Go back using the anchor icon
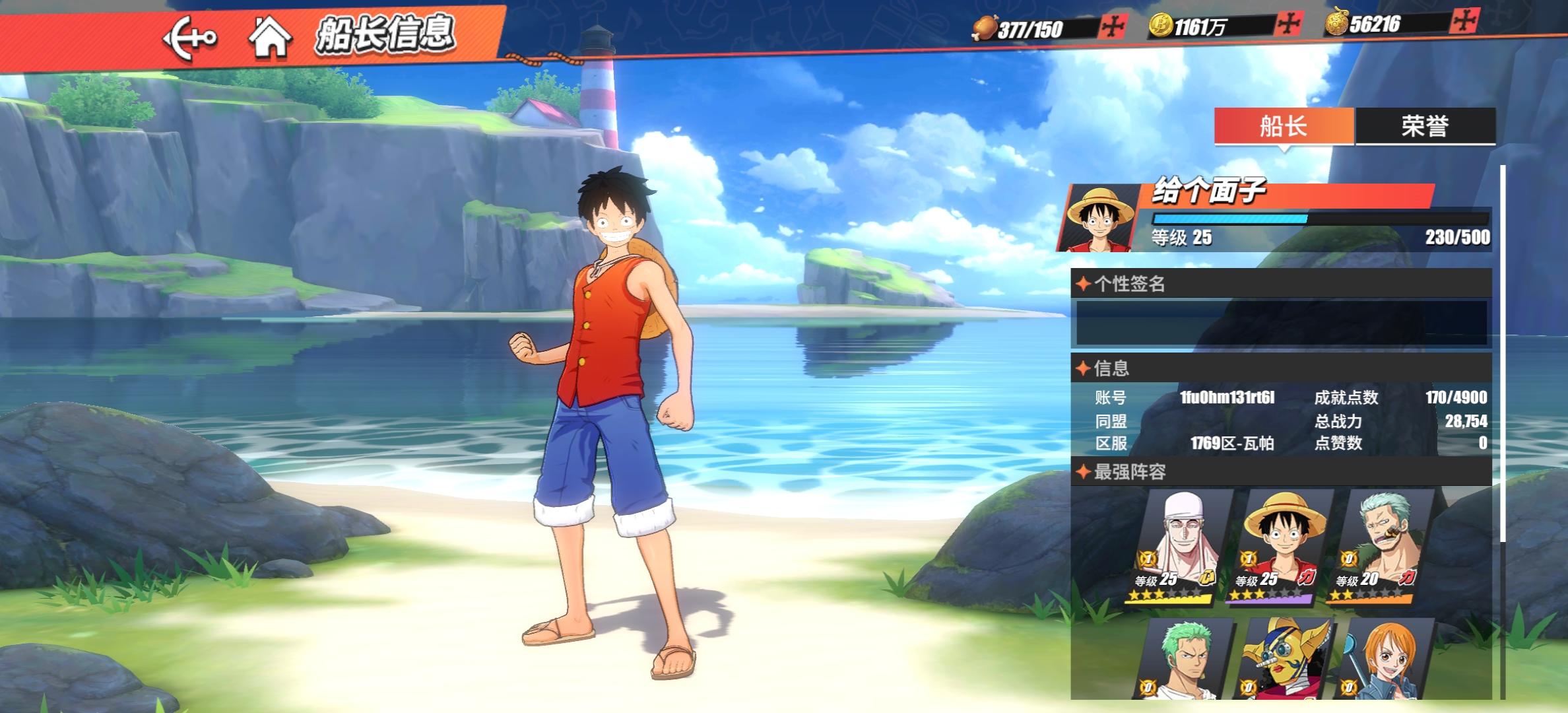1568x713 pixels. click(190, 37)
